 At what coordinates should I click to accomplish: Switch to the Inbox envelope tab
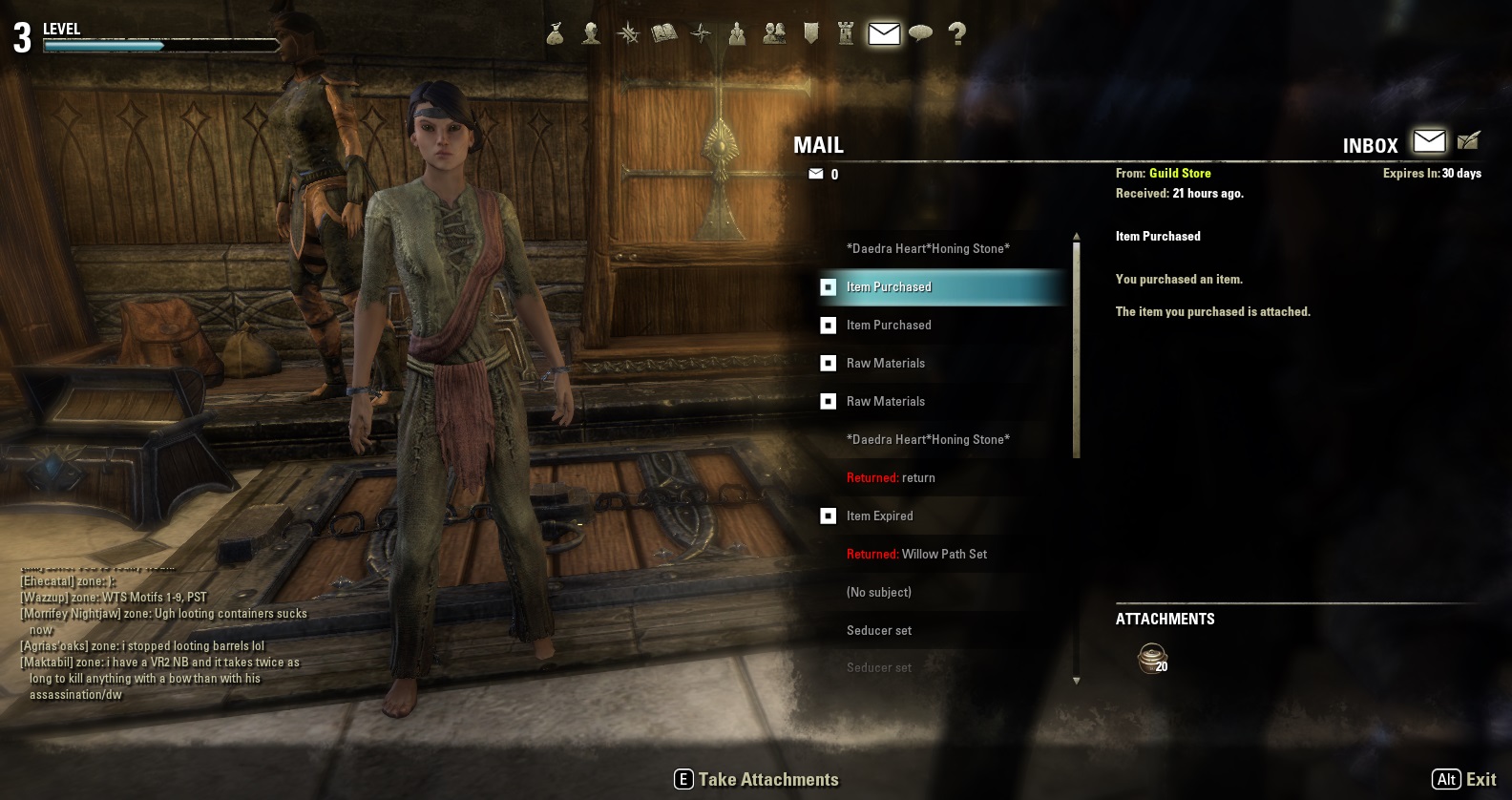(x=1429, y=141)
